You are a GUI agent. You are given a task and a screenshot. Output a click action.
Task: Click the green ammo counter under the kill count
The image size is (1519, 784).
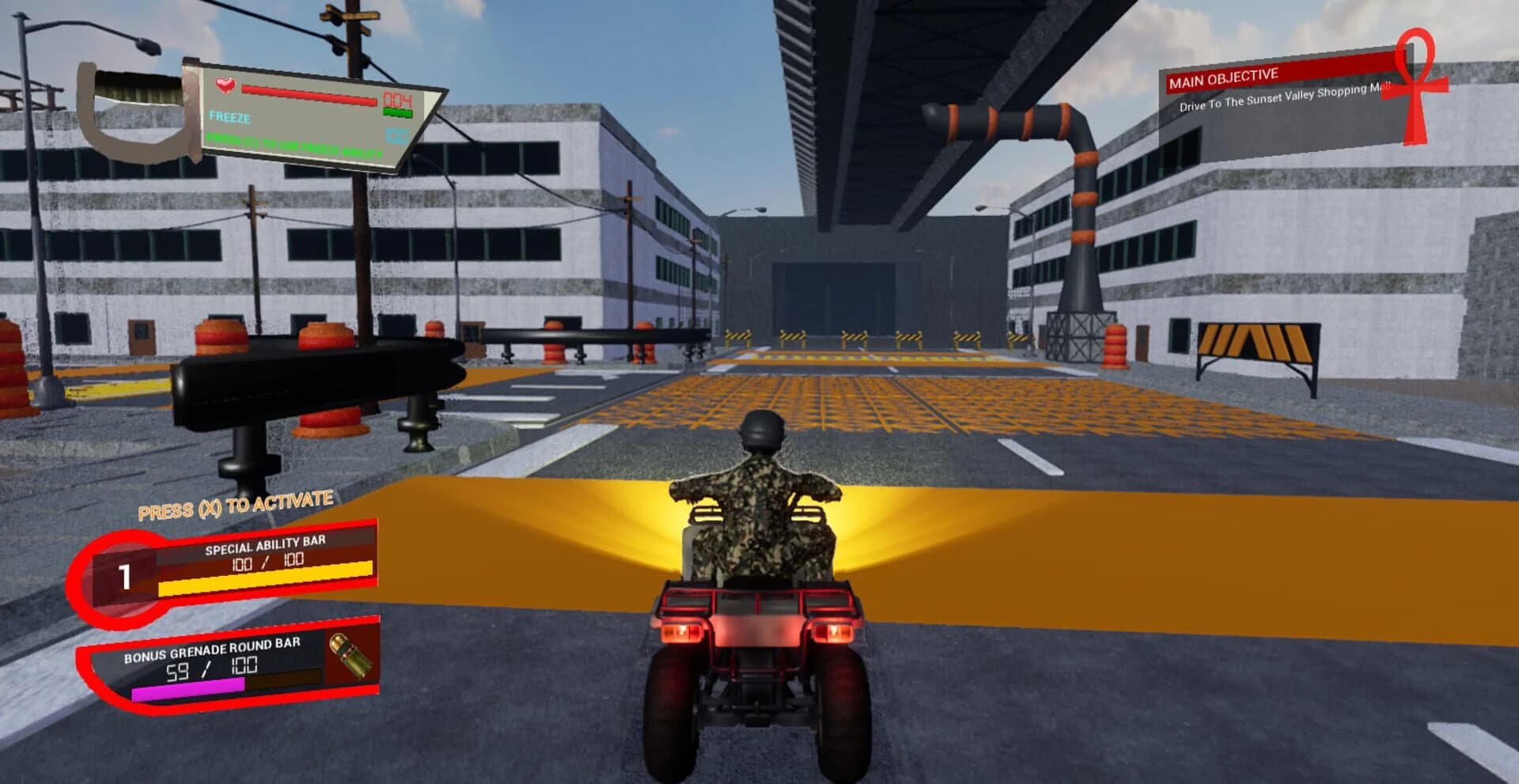396,112
